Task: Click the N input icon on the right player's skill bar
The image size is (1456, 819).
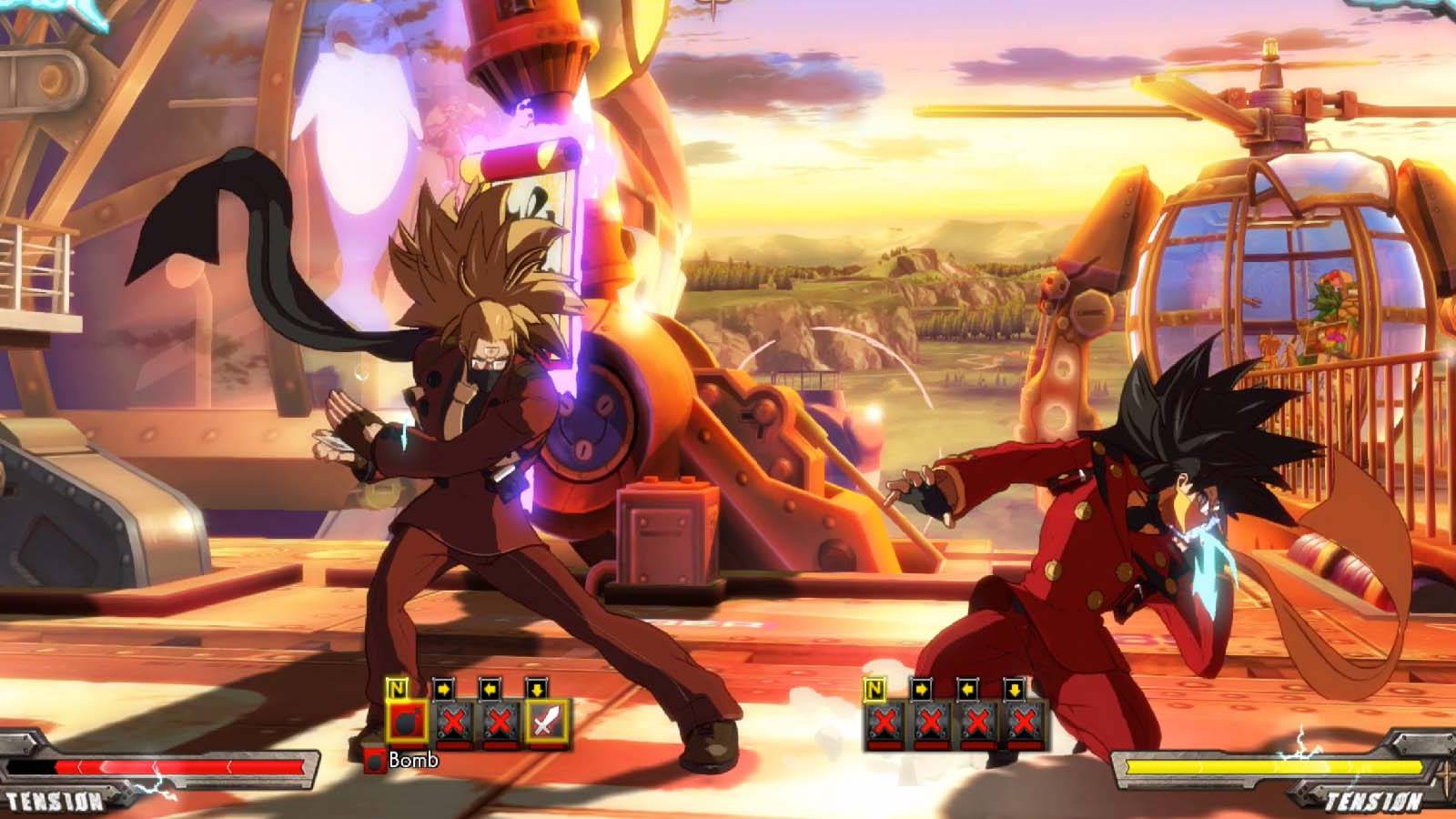Action: [x=873, y=689]
